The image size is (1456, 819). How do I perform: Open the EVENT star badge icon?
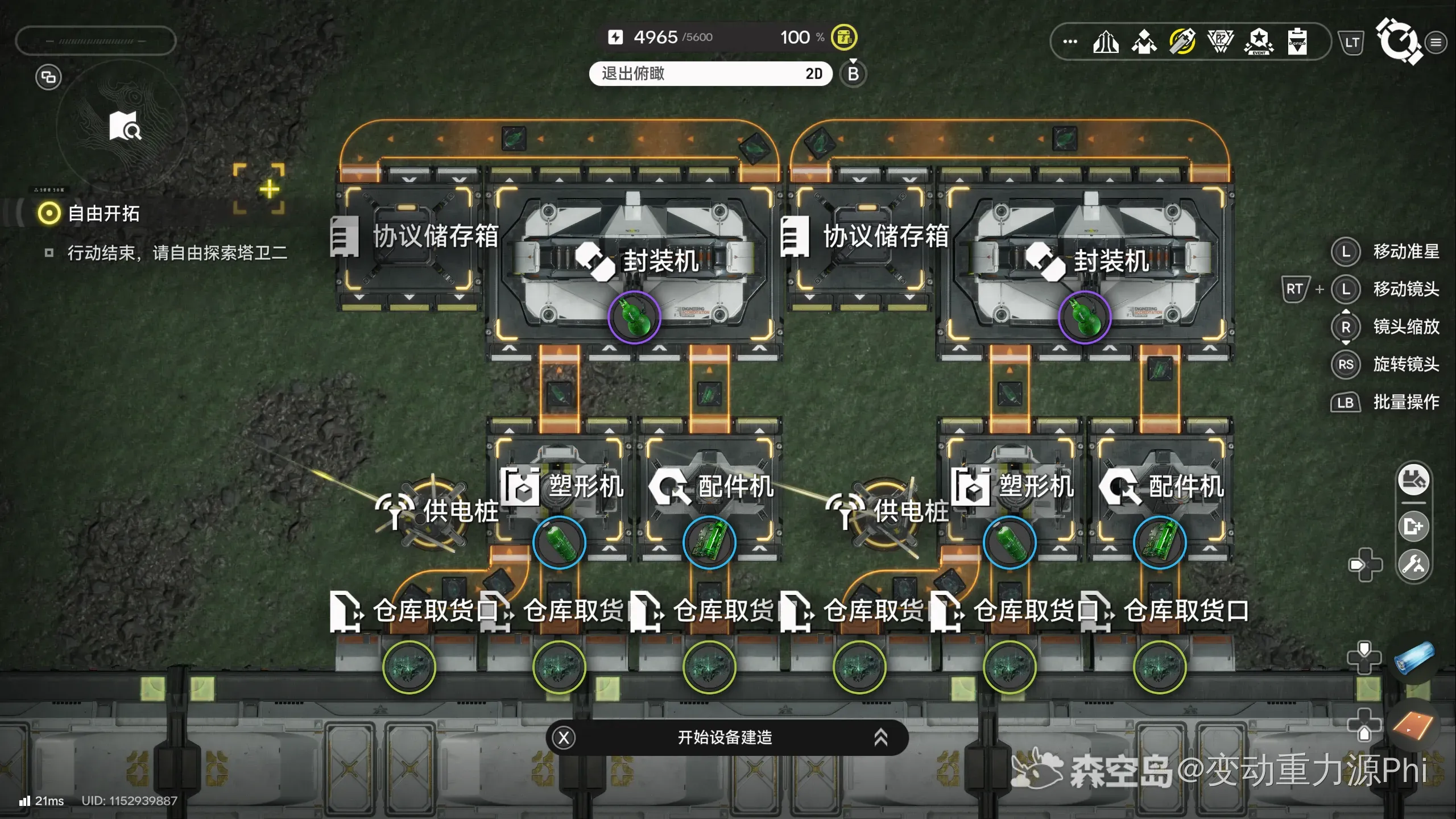1259,42
